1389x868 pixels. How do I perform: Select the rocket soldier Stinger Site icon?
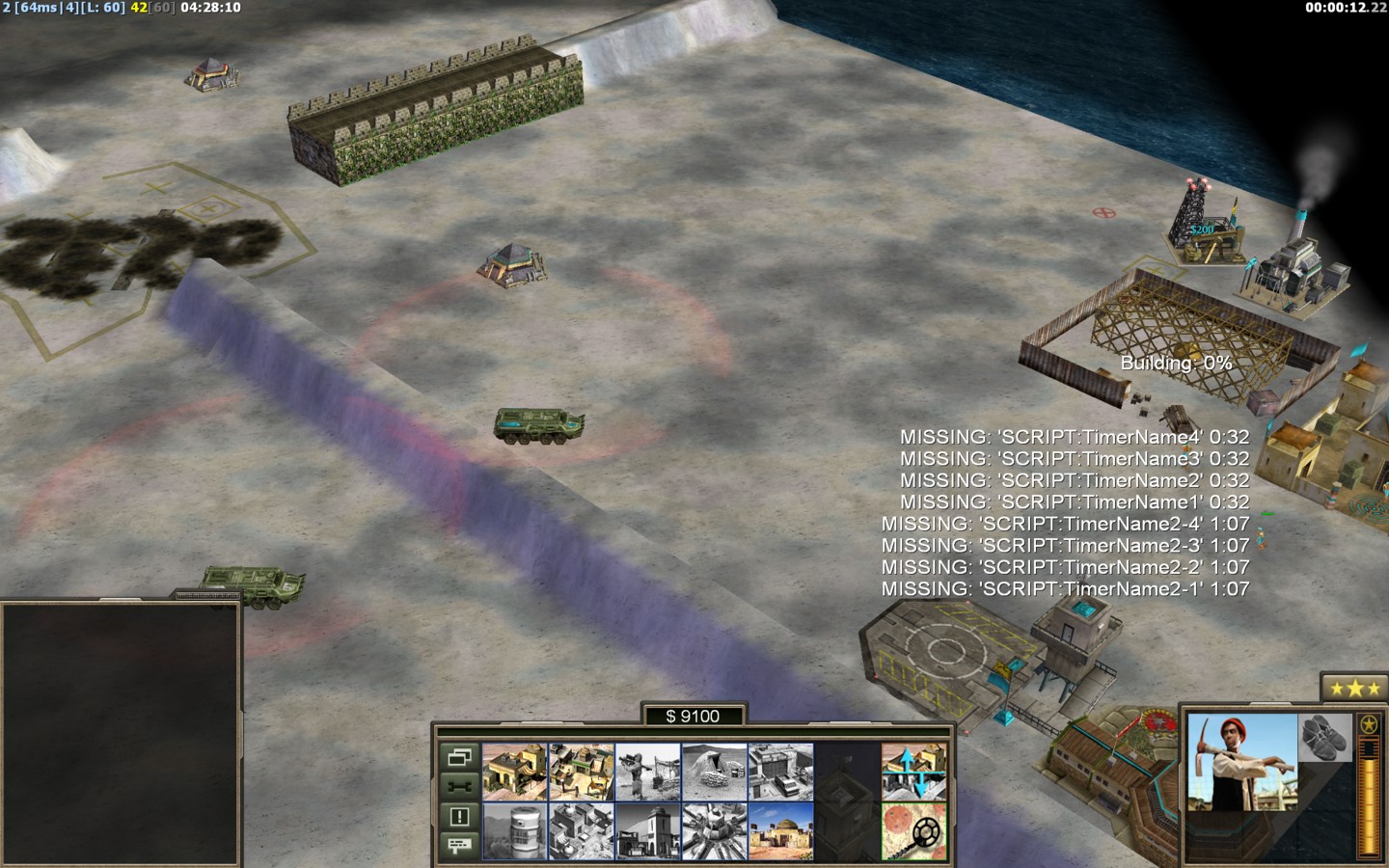[x=647, y=772]
